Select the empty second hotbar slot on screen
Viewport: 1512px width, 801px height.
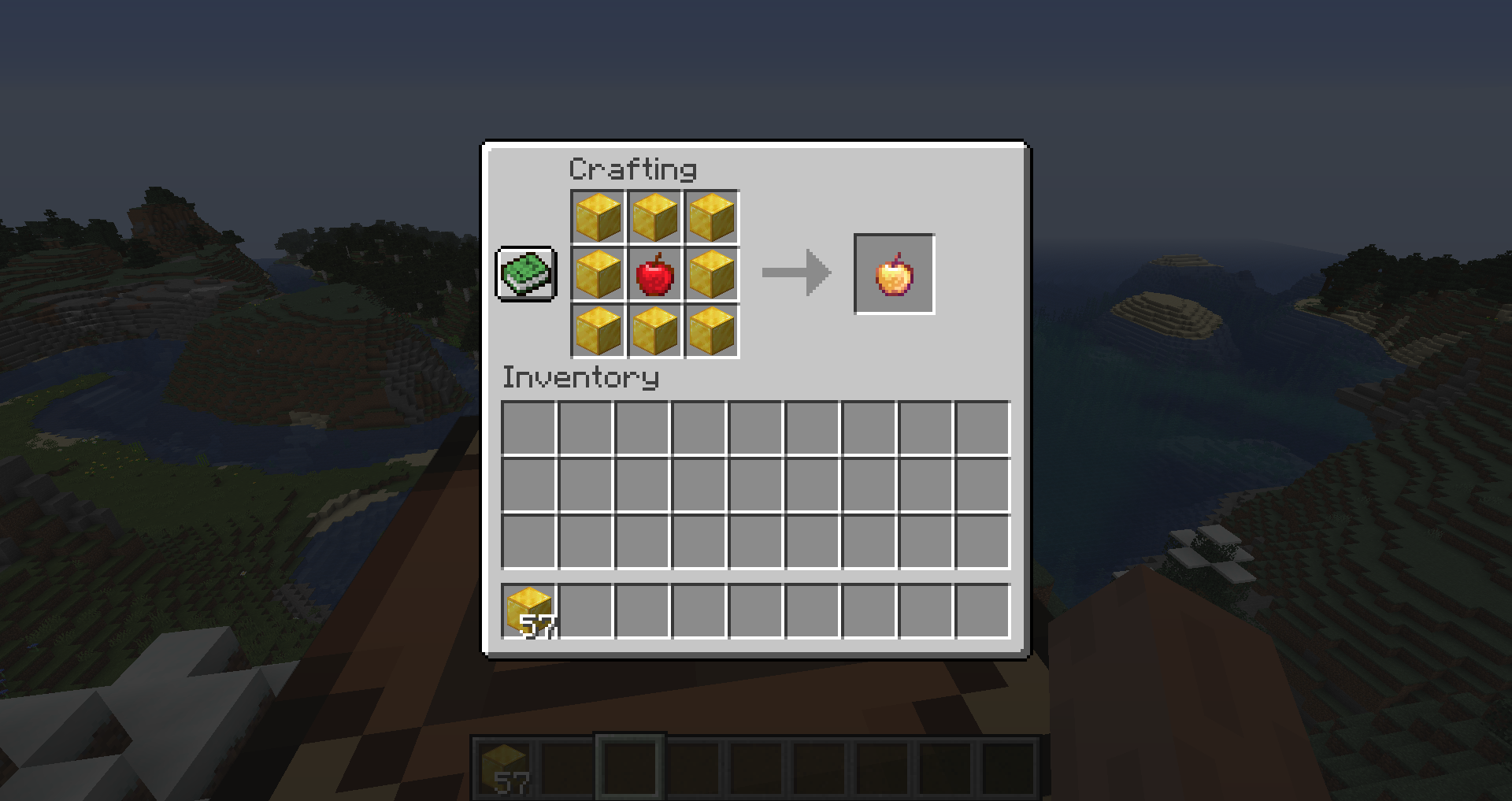[x=569, y=766]
